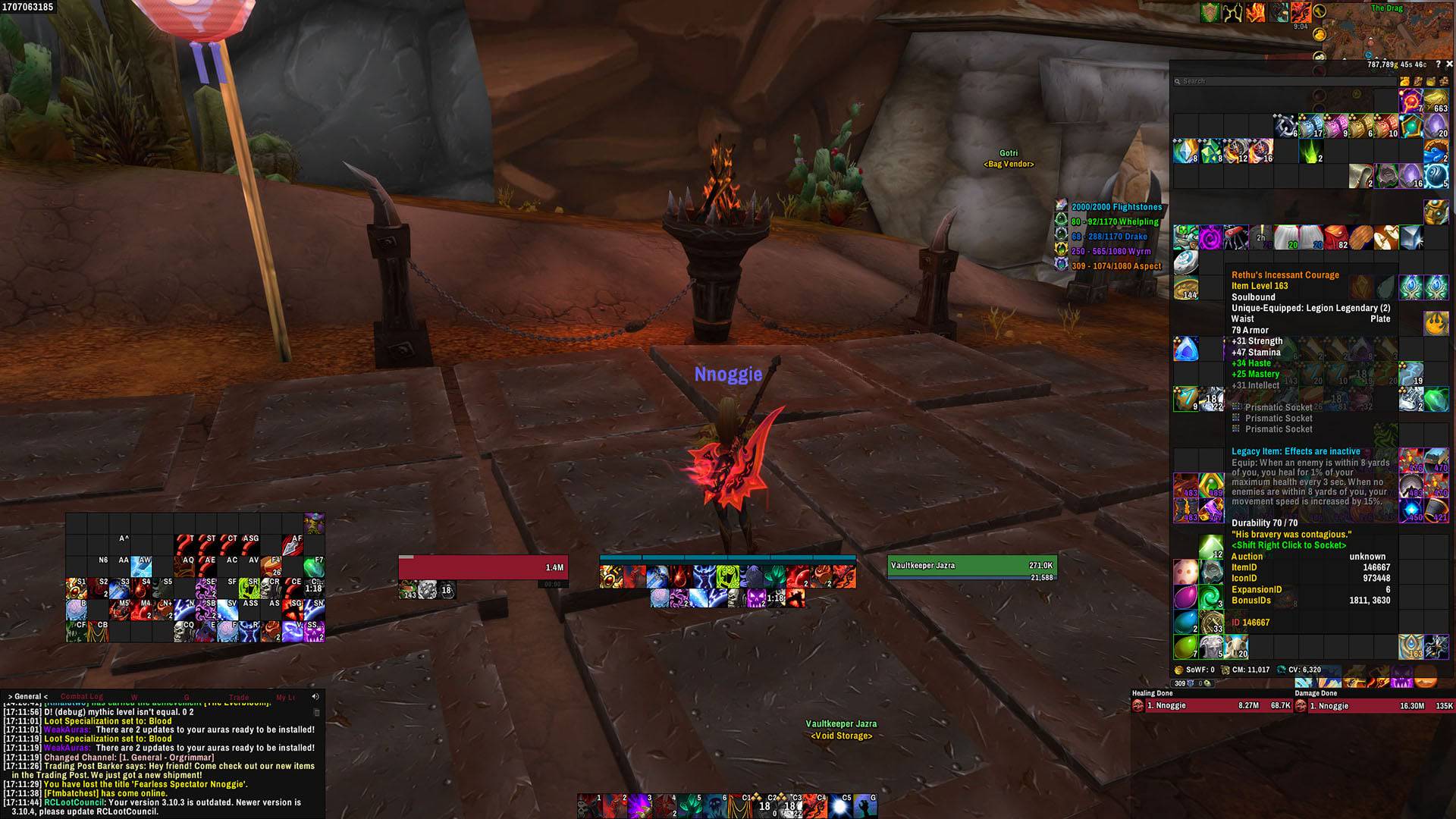
Task: Open the bag help question mark
Action: click(1438, 64)
